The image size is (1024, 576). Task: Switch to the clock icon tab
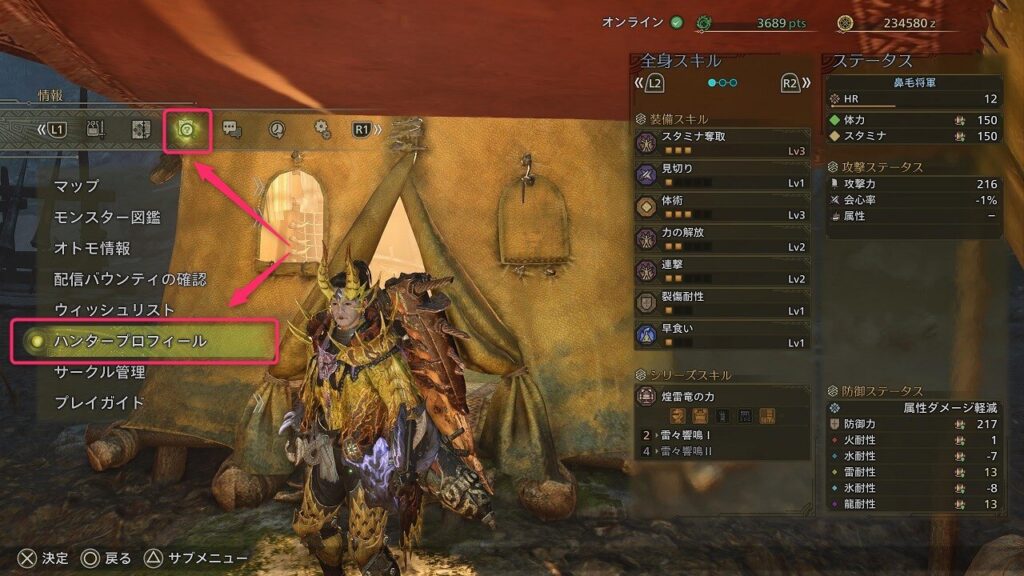[277, 129]
